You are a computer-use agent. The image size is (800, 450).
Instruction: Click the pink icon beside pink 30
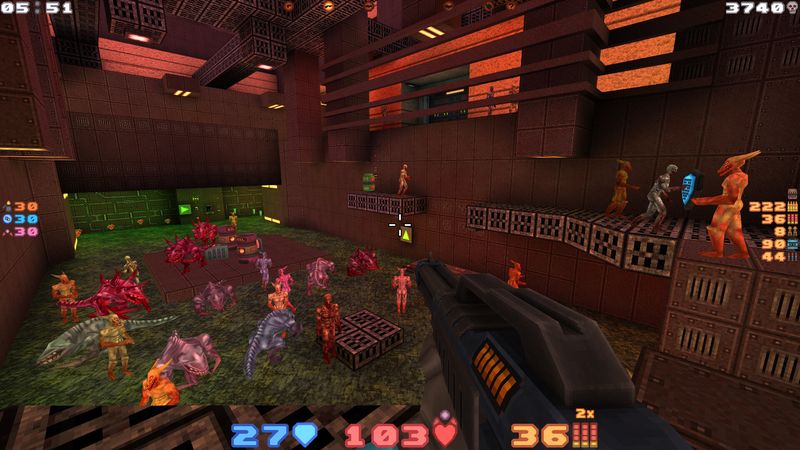(8, 231)
